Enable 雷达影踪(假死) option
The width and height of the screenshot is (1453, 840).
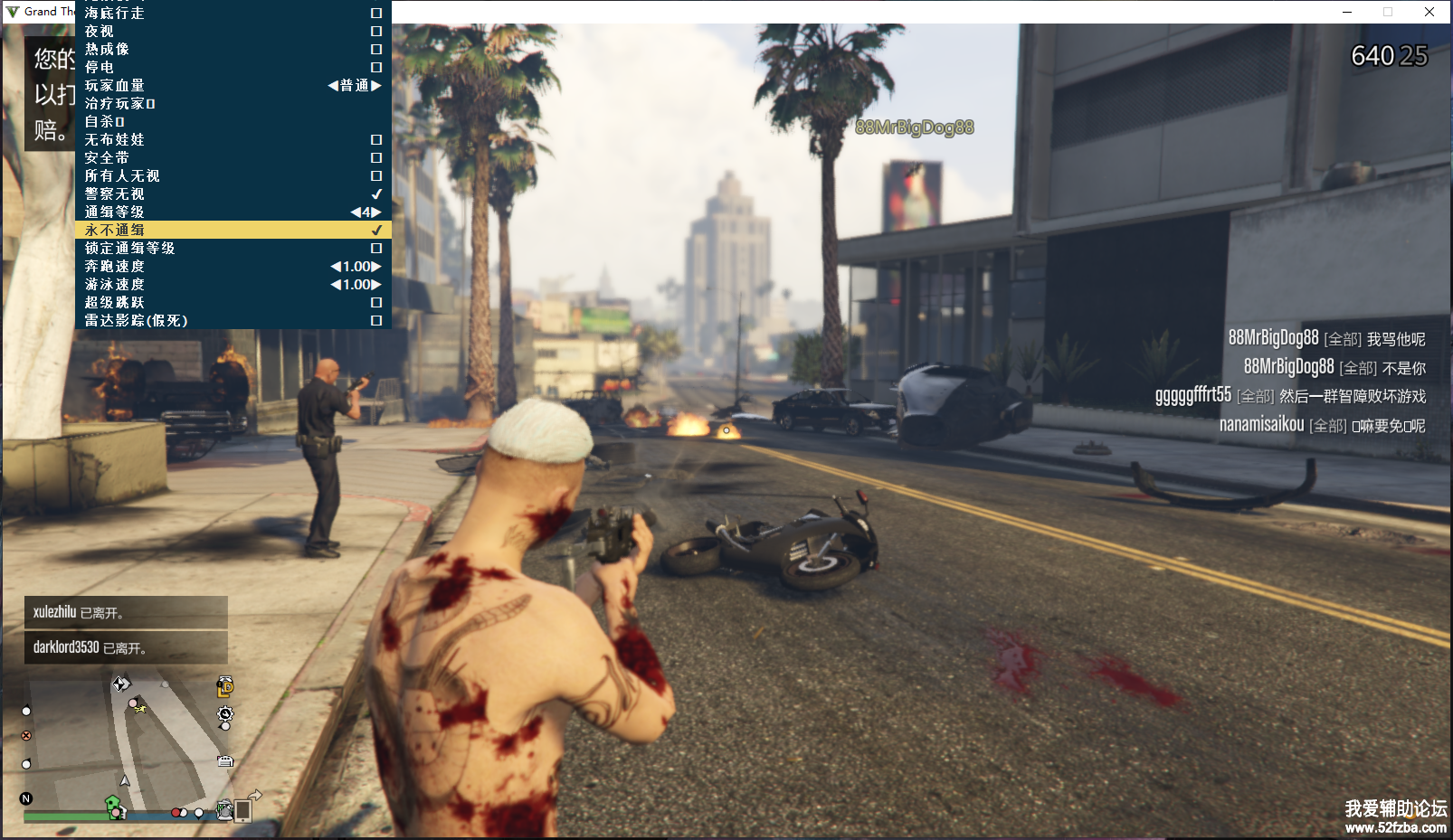click(376, 321)
